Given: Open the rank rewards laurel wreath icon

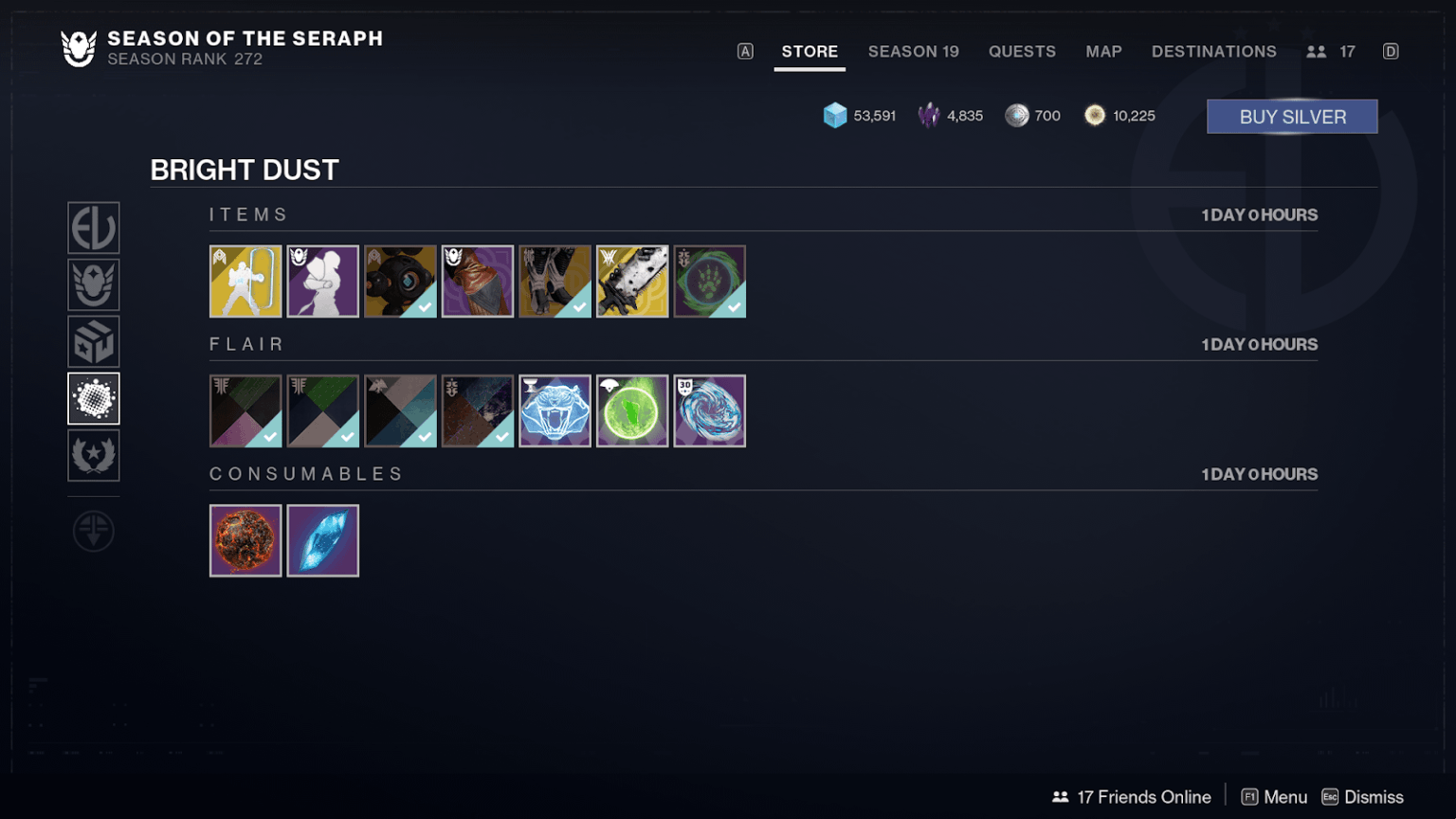Looking at the screenshot, I should [x=93, y=456].
